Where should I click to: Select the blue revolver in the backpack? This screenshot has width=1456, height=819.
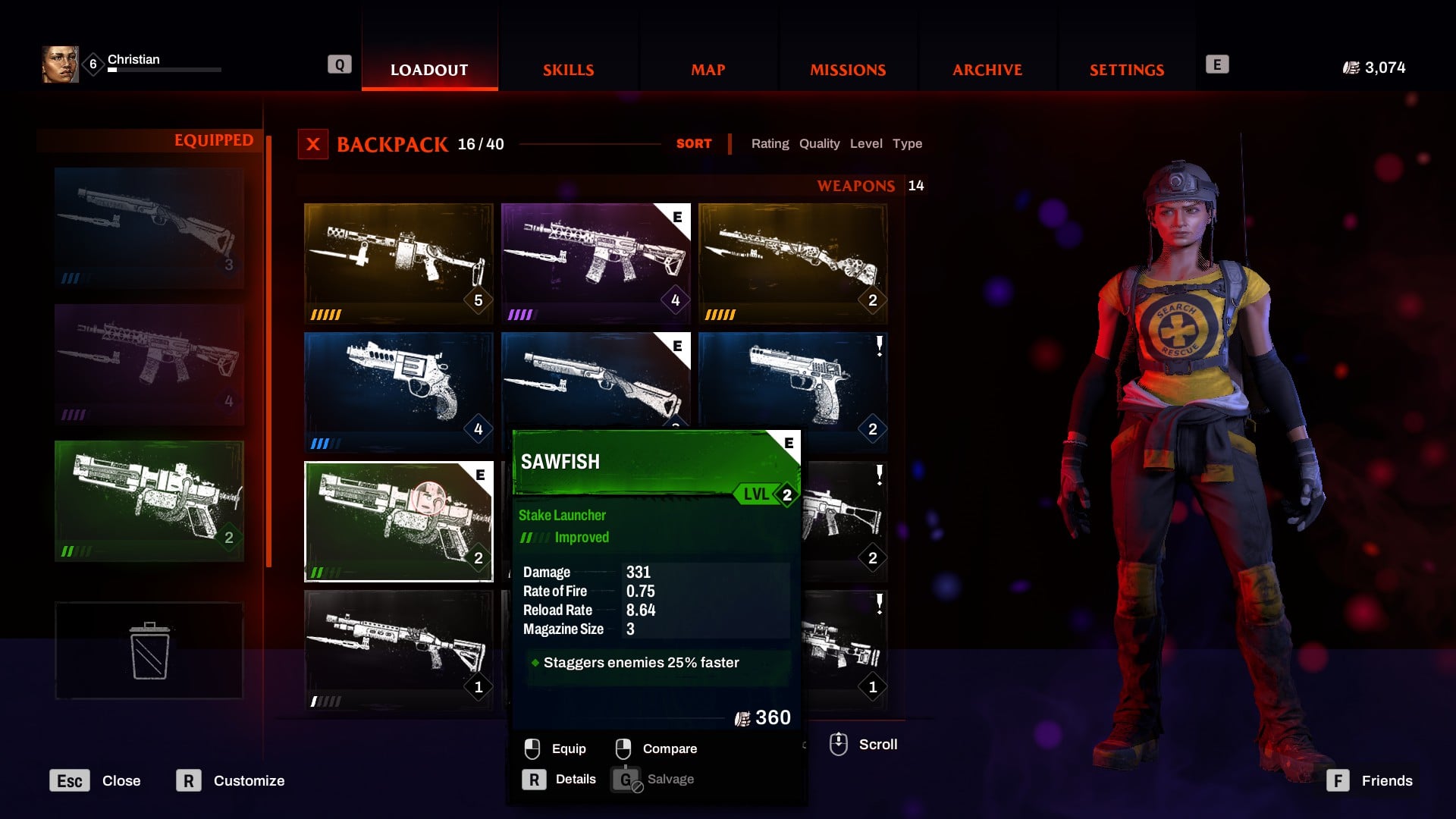click(x=398, y=391)
